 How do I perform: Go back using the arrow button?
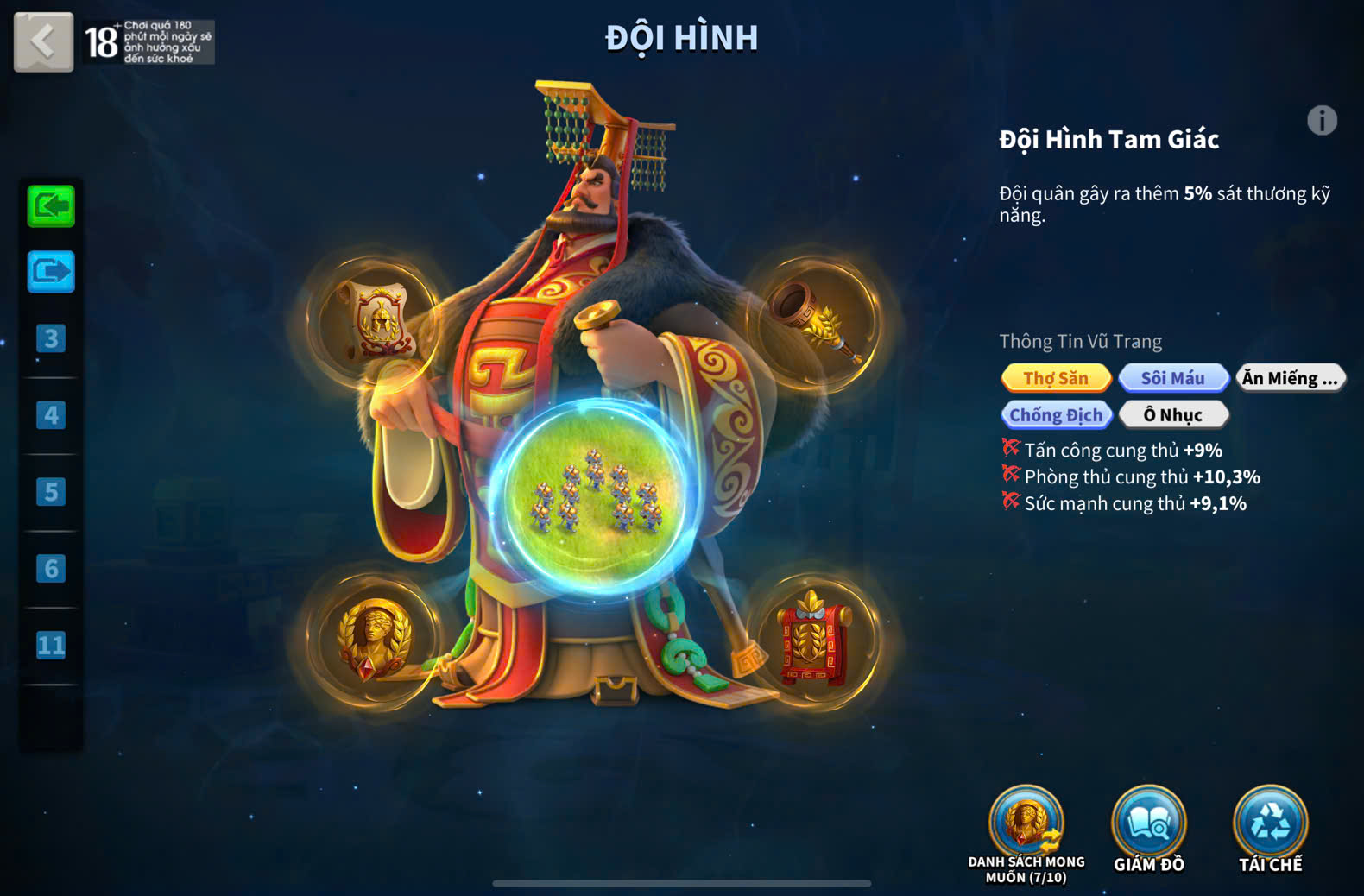coord(43,41)
